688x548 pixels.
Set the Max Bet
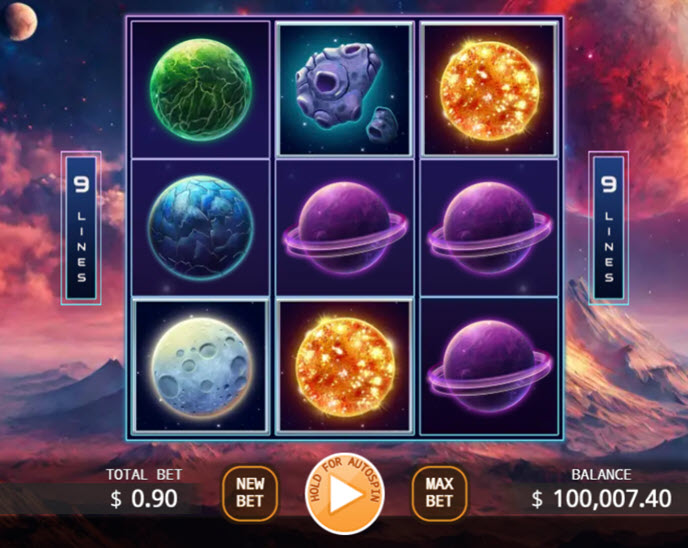pyautogui.click(x=439, y=492)
